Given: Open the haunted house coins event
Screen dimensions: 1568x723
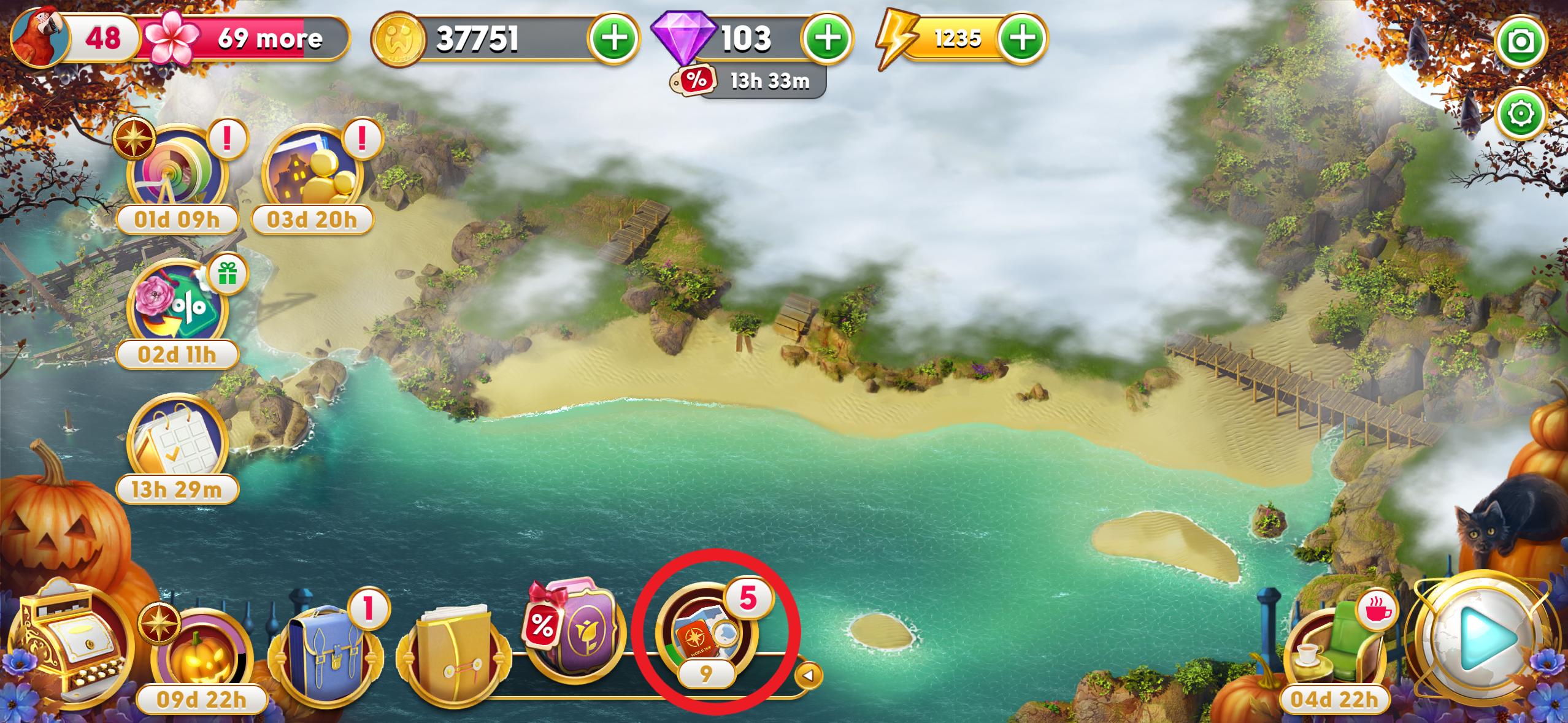Looking at the screenshot, I should click(x=312, y=172).
